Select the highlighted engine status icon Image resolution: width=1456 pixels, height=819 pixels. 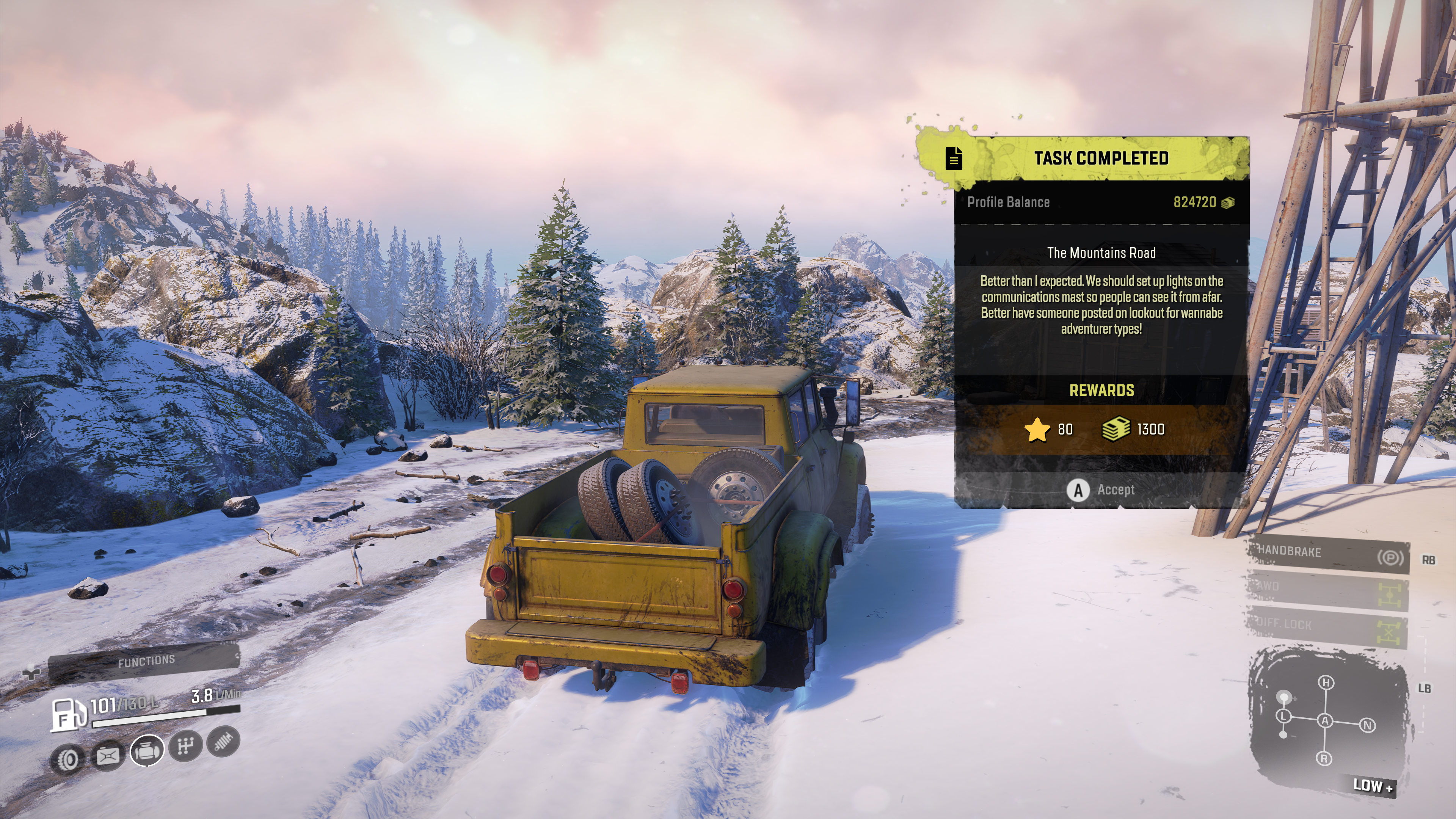(x=147, y=751)
